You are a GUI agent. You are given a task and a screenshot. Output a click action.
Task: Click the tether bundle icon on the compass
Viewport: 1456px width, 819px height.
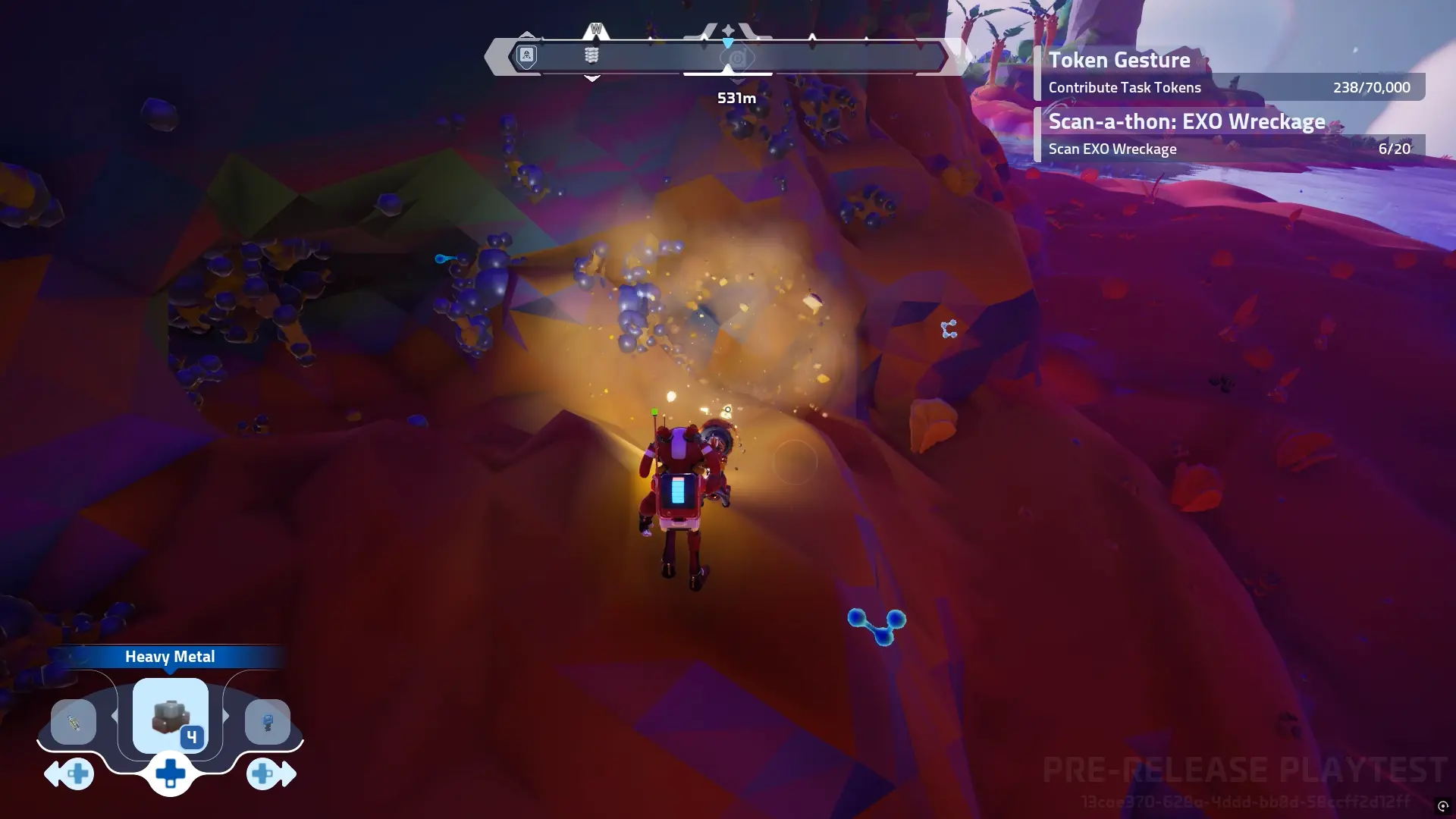(591, 55)
